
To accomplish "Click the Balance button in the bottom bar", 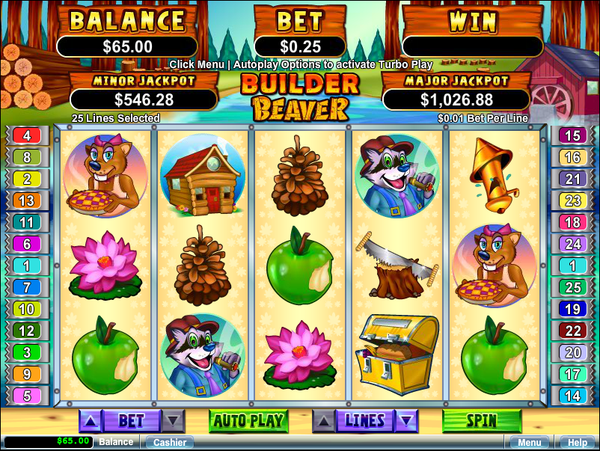I will 116,441.
